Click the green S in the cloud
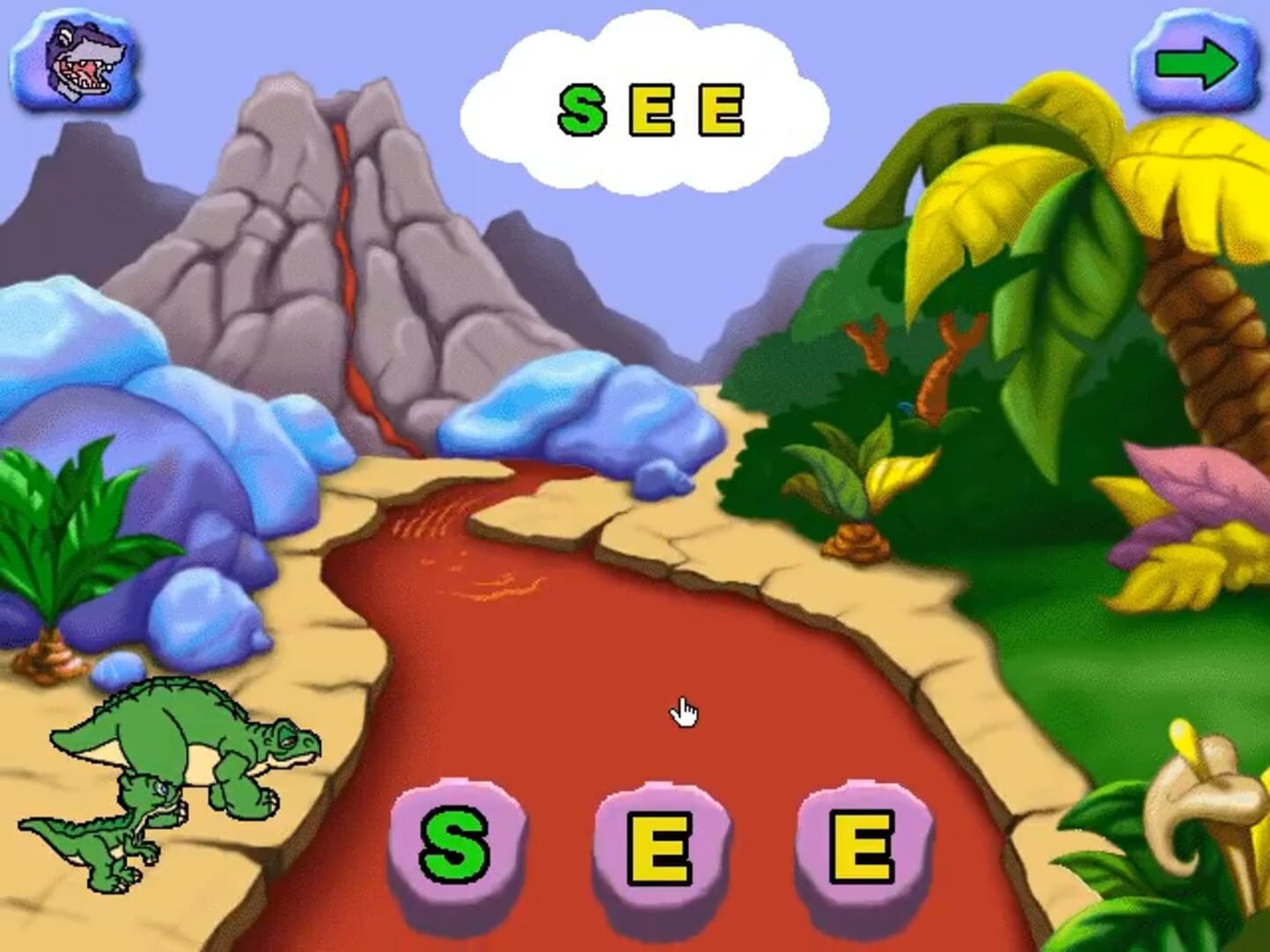Viewport: 1270px width, 952px height. (584, 109)
